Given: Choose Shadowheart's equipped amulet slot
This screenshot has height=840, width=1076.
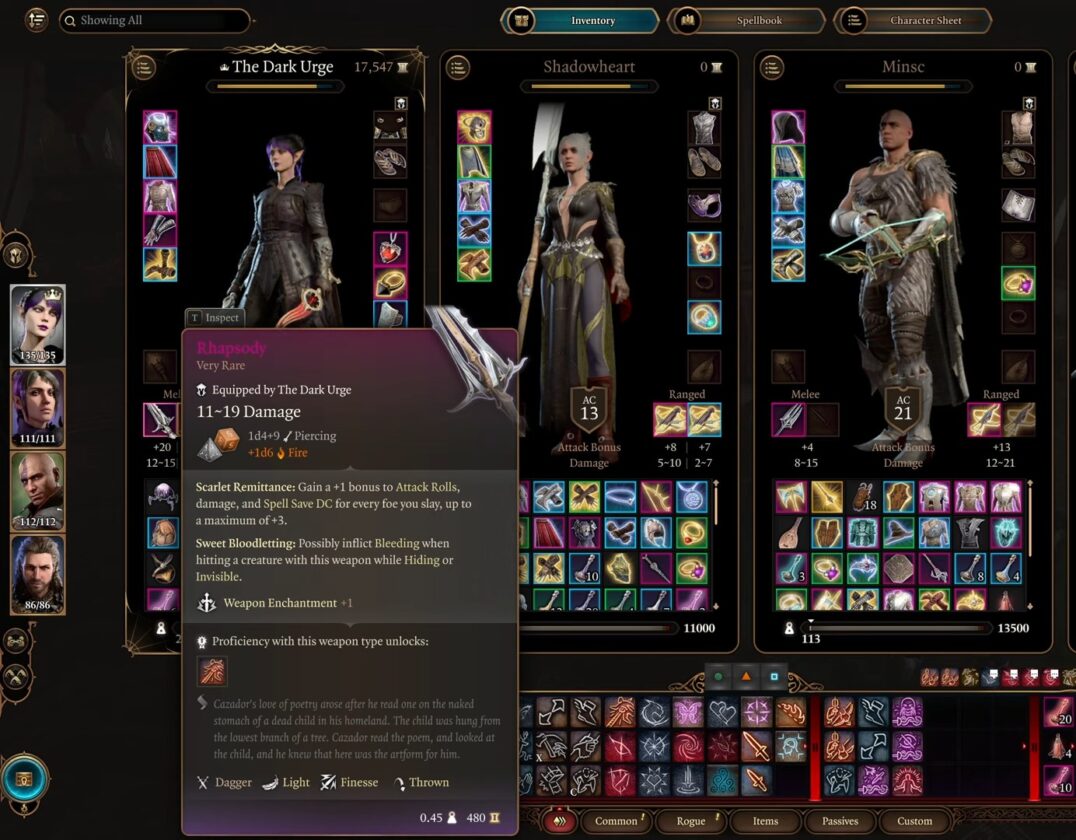Looking at the screenshot, I should click(704, 248).
